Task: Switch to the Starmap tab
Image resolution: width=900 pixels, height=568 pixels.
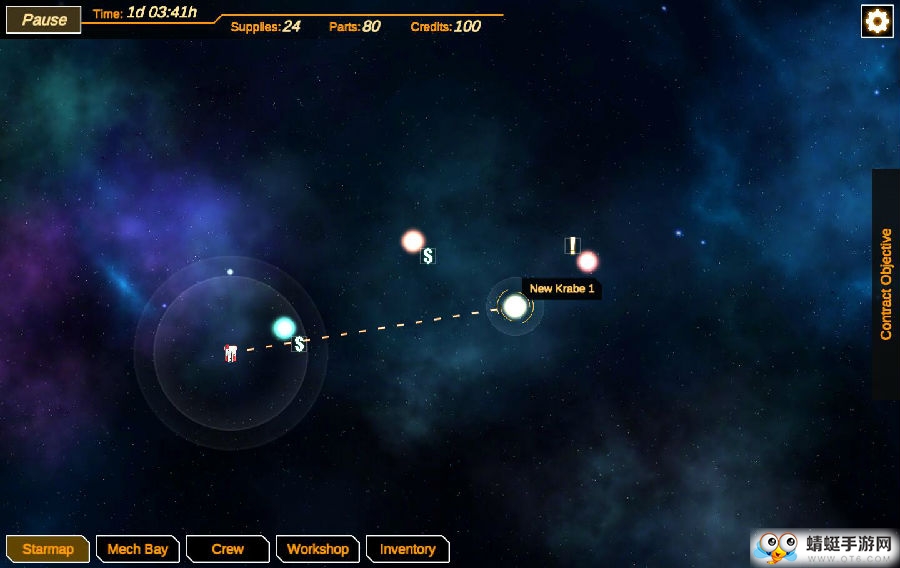Action: coord(48,549)
